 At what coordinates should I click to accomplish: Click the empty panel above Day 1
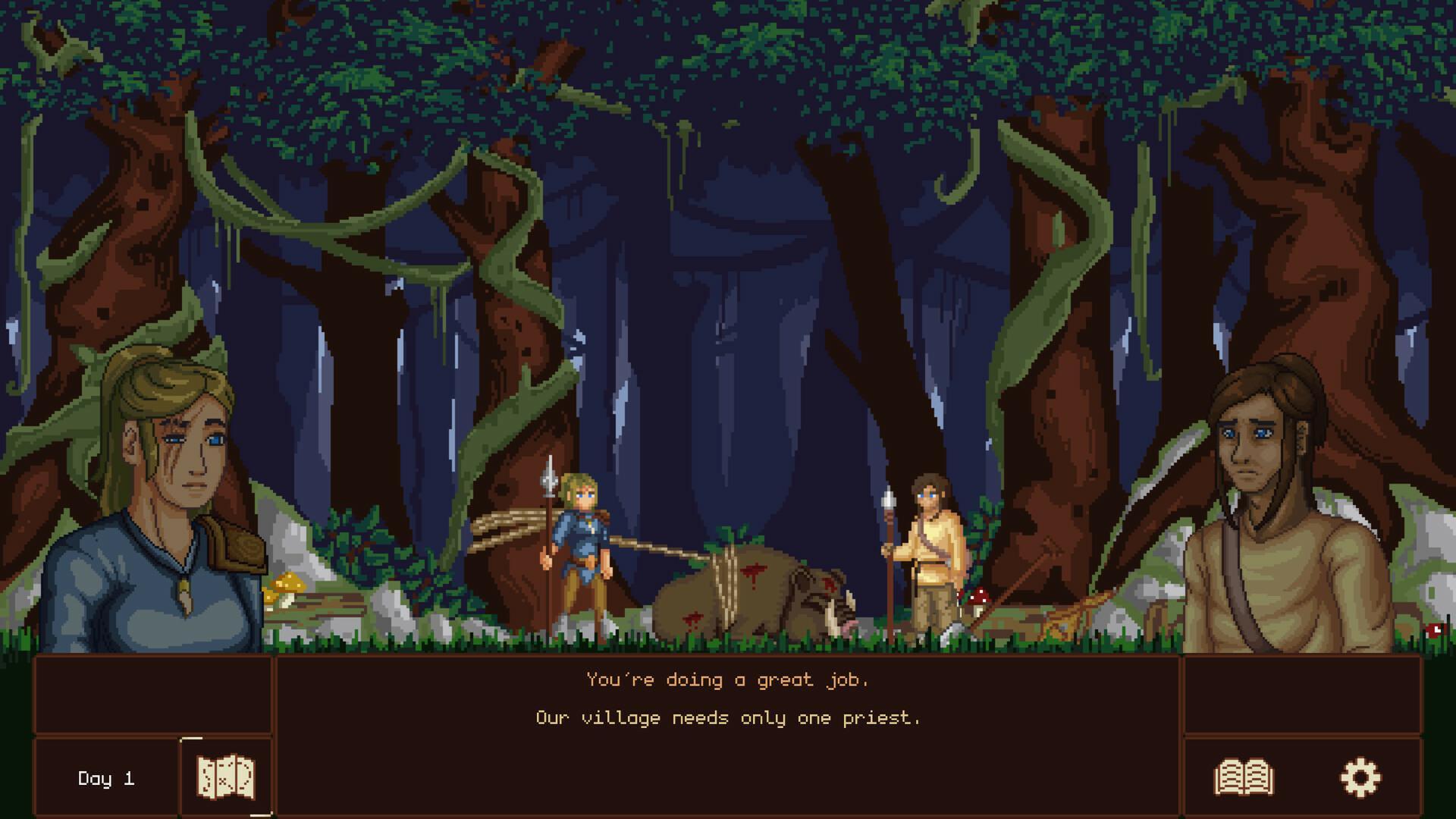152,694
